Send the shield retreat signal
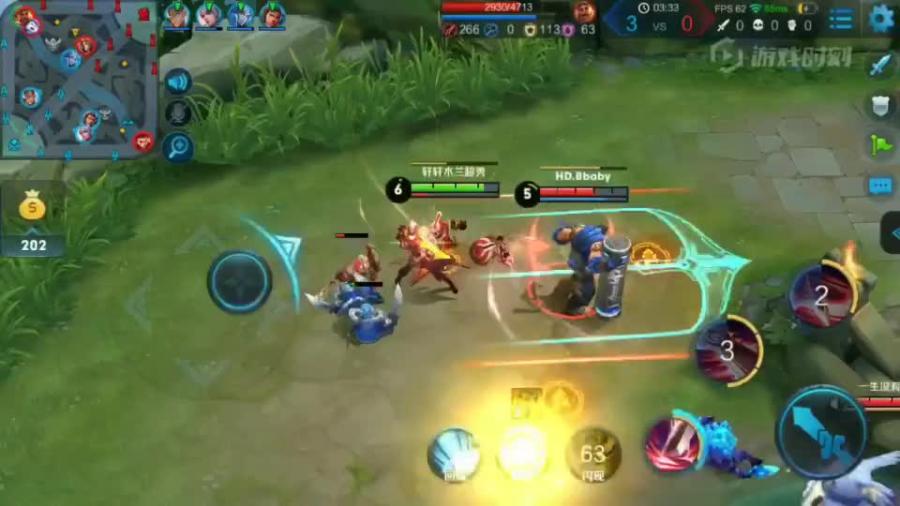Viewport: 900px width, 506px height. [880, 105]
